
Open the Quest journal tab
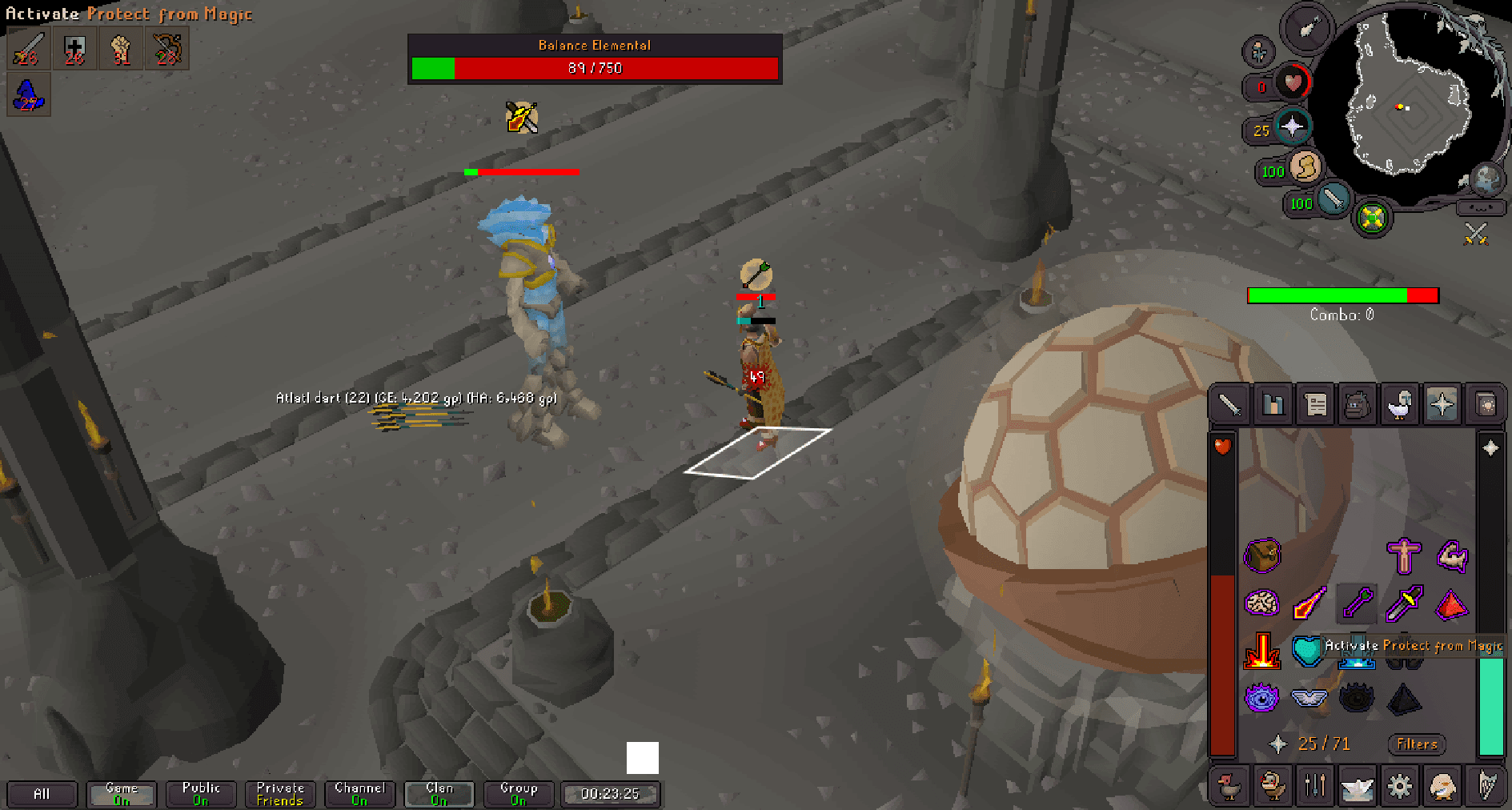pos(1316,404)
